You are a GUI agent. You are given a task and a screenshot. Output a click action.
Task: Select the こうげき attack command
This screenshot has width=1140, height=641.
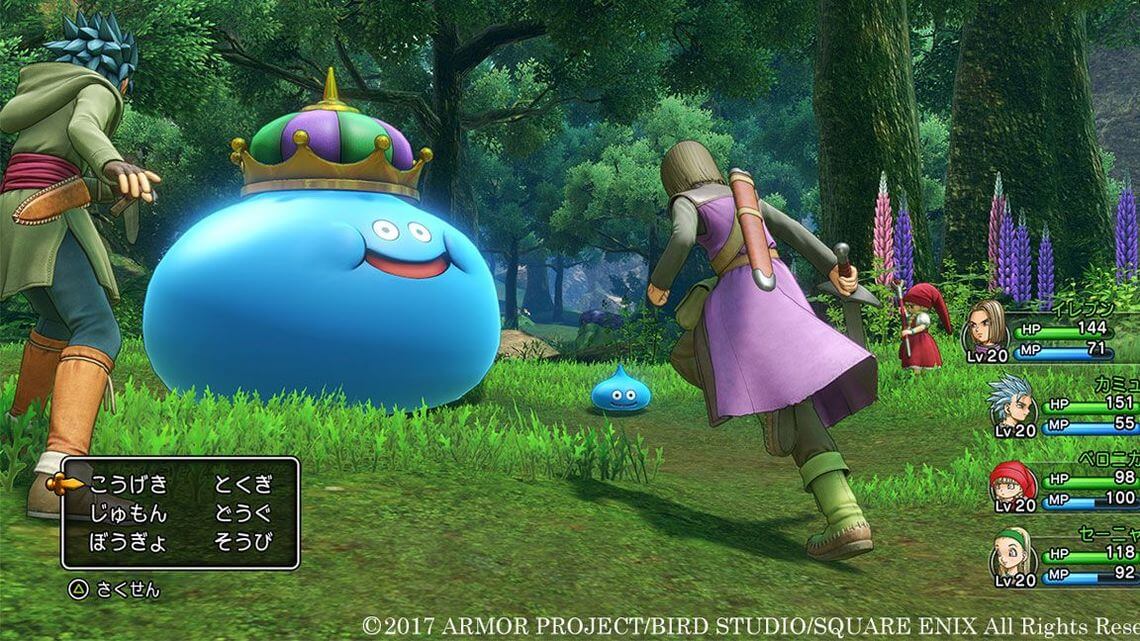coord(129,485)
